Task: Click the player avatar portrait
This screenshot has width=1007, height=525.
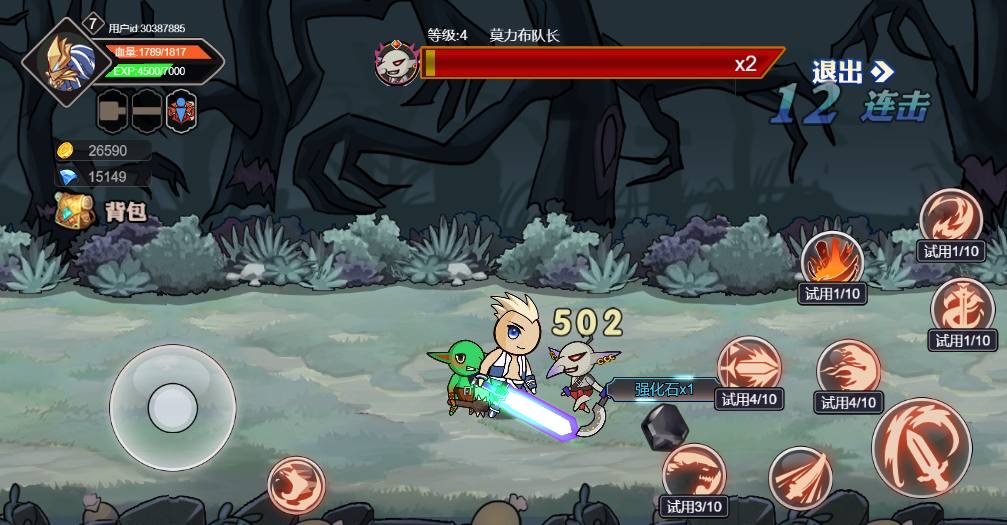Action: 67,62
